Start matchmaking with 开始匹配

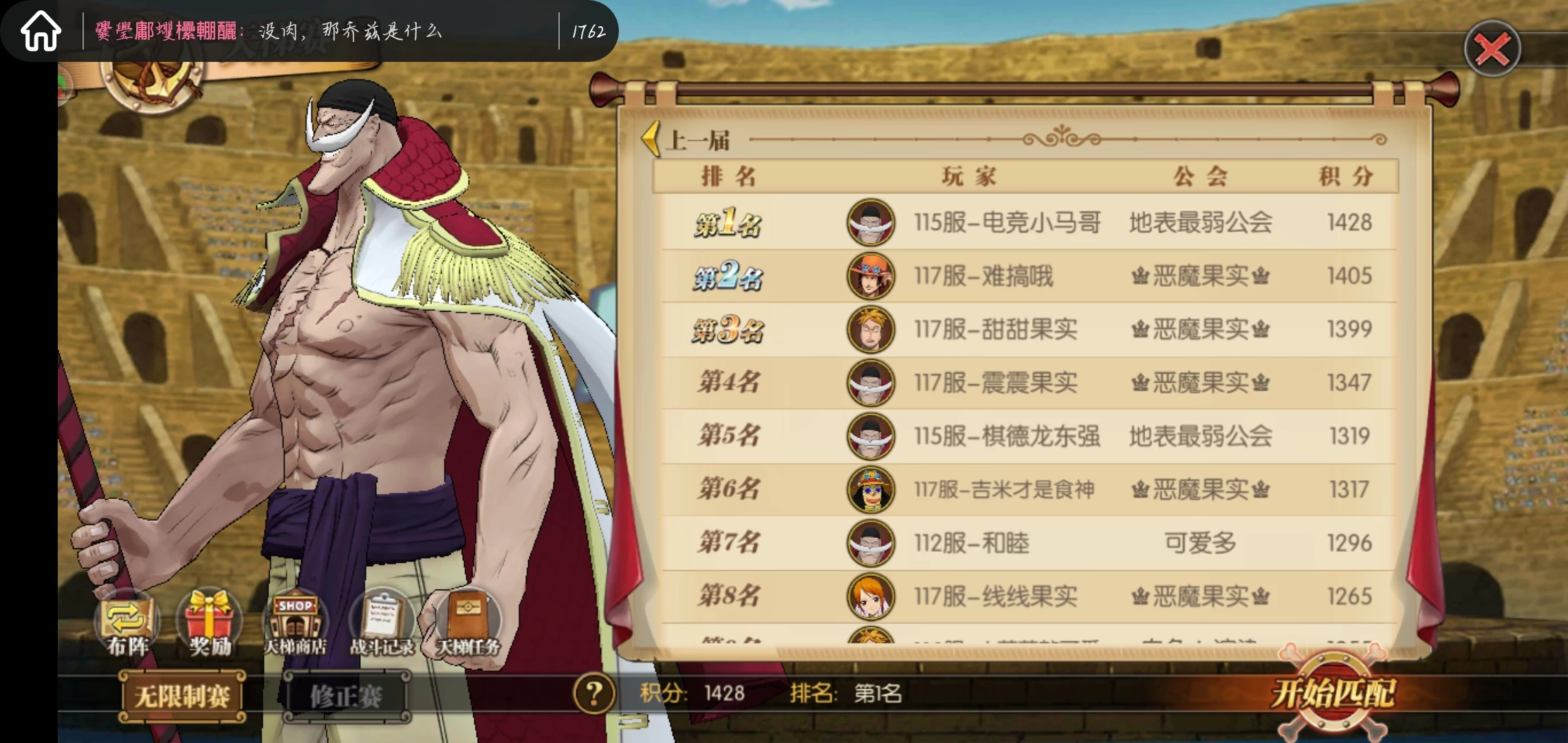[1333, 693]
